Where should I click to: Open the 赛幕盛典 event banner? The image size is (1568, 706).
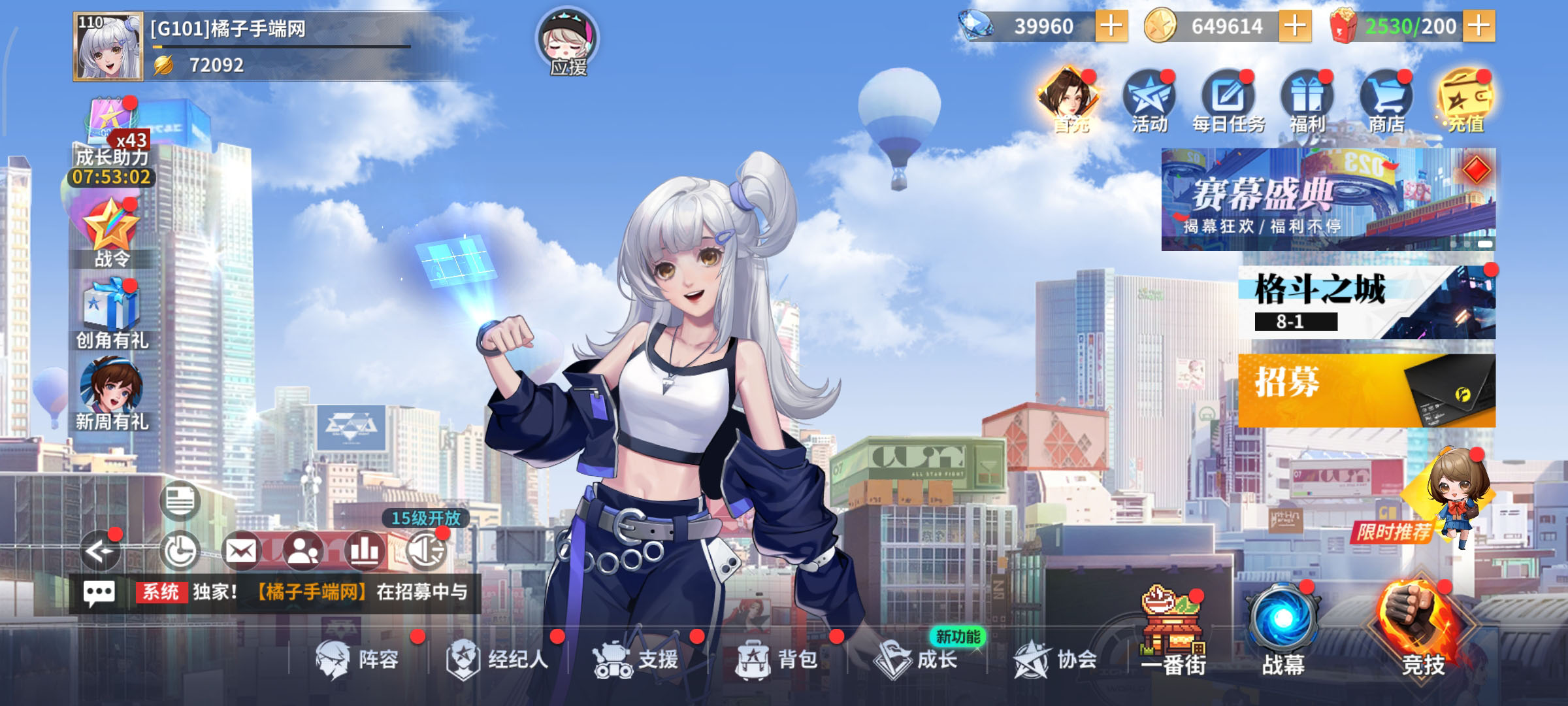1328,199
